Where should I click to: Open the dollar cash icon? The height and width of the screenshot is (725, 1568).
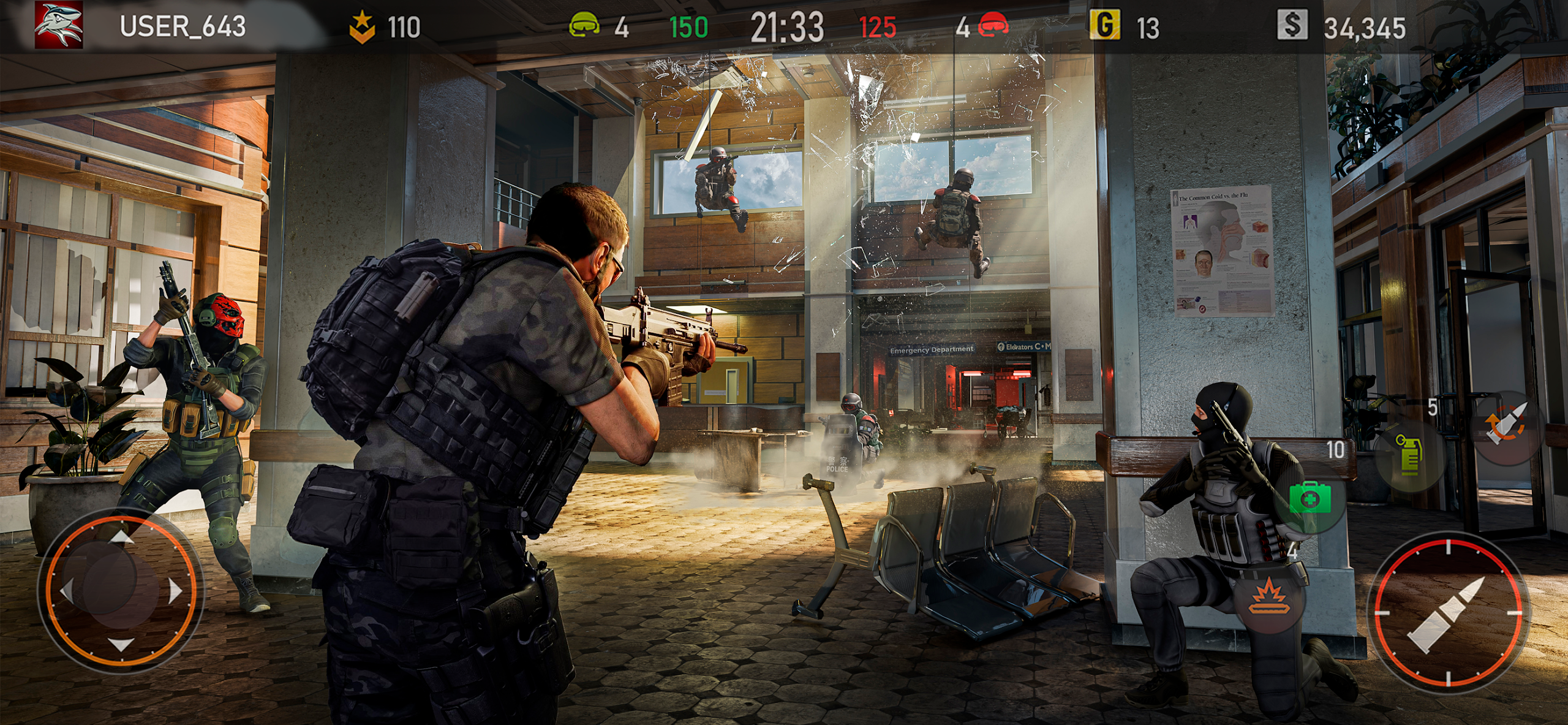pos(1292,26)
